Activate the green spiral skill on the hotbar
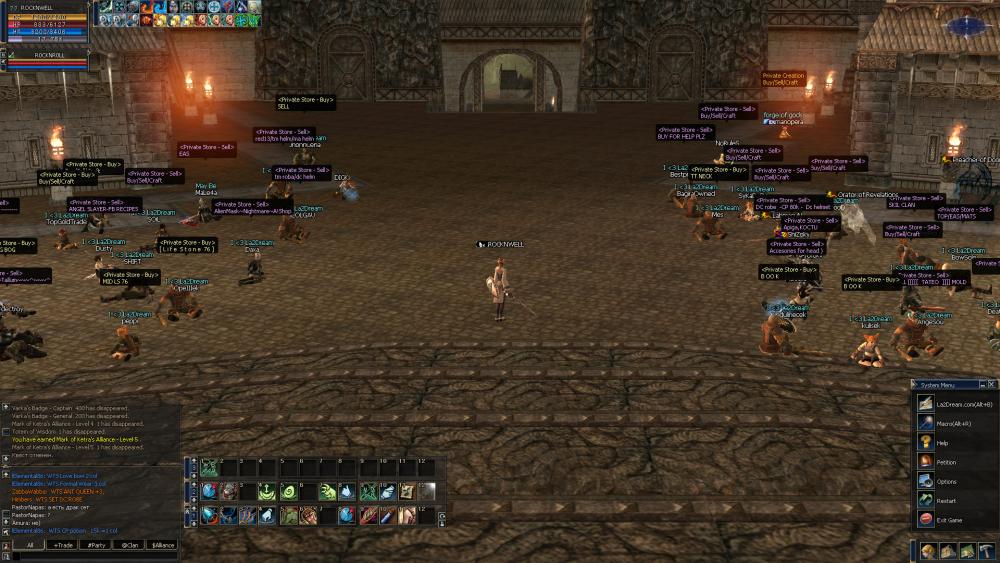 coord(287,491)
